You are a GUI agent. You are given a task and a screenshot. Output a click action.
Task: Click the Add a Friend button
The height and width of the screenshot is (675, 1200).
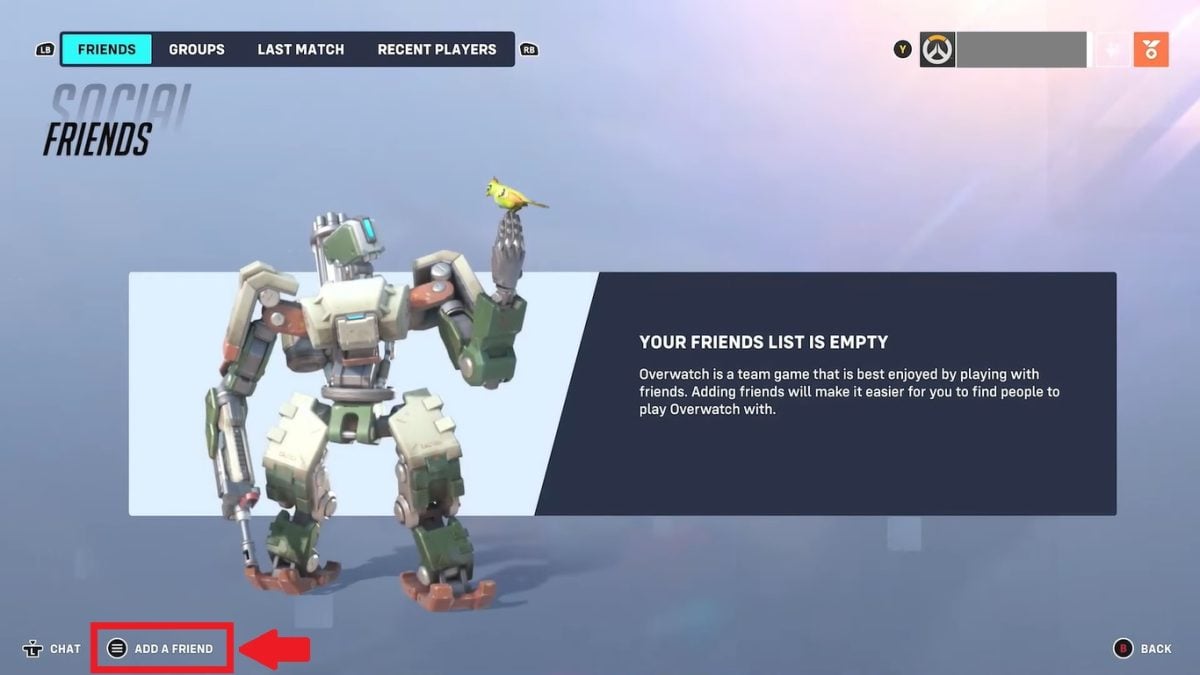click(x=162, y=648)
